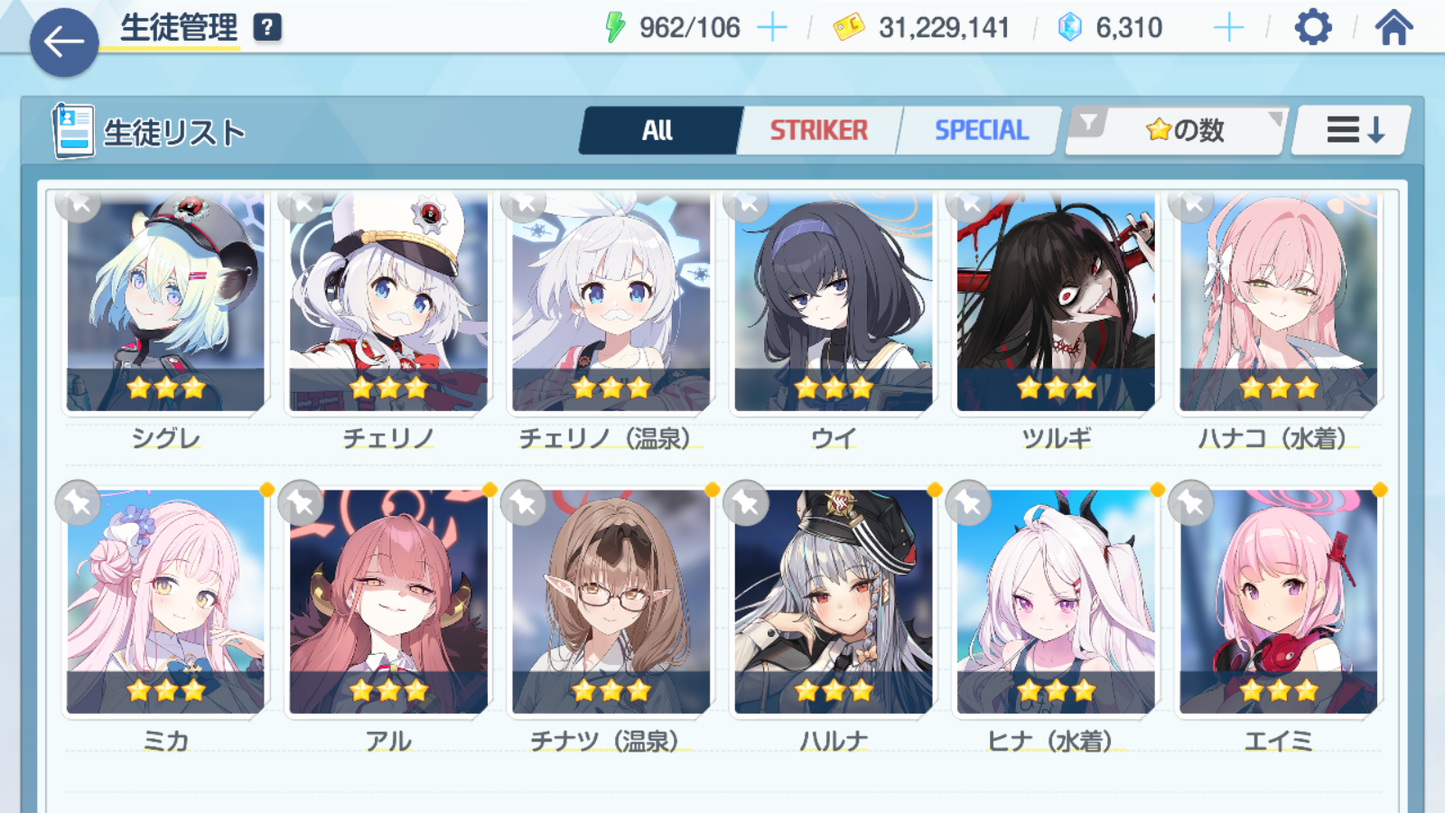Switch to the All student tab

658,130
